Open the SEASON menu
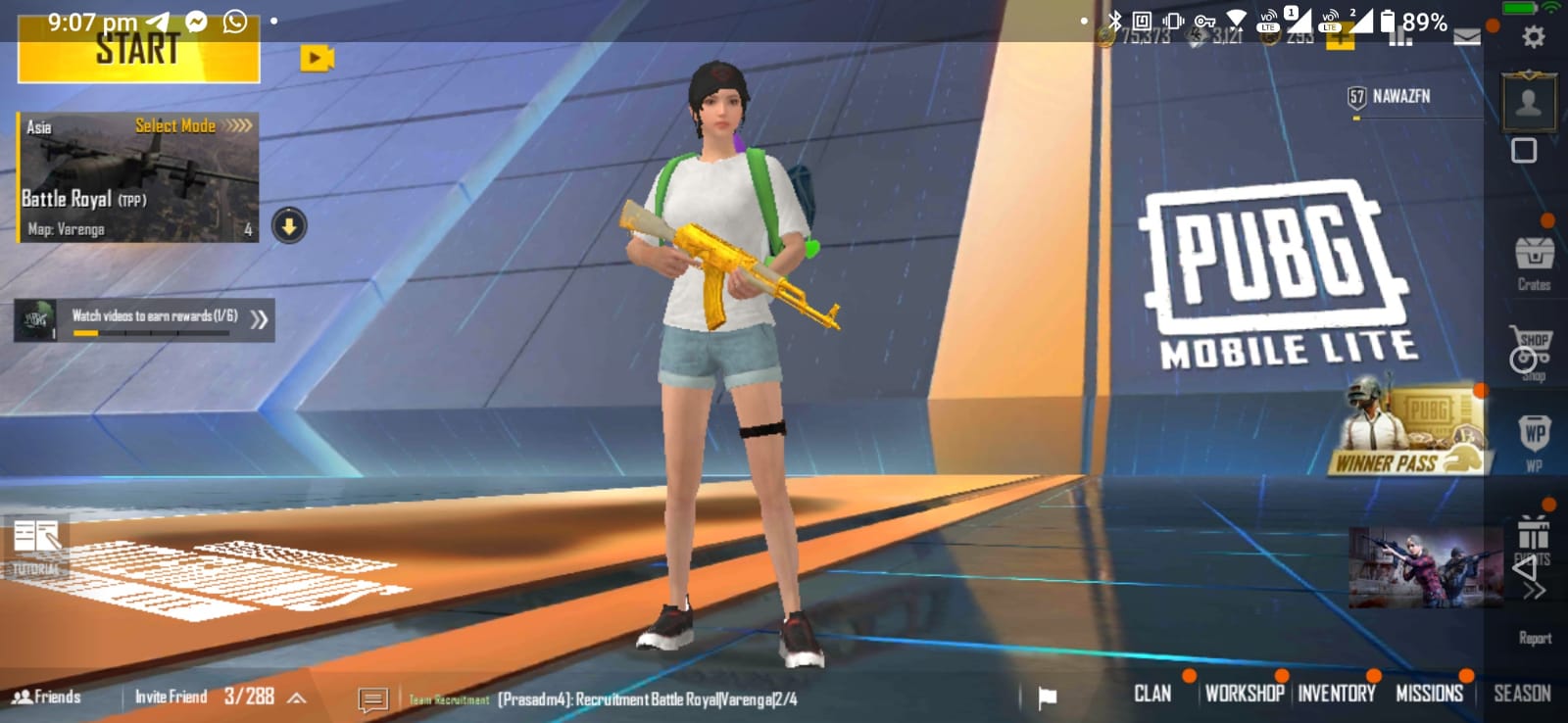 click(1522, 694)
